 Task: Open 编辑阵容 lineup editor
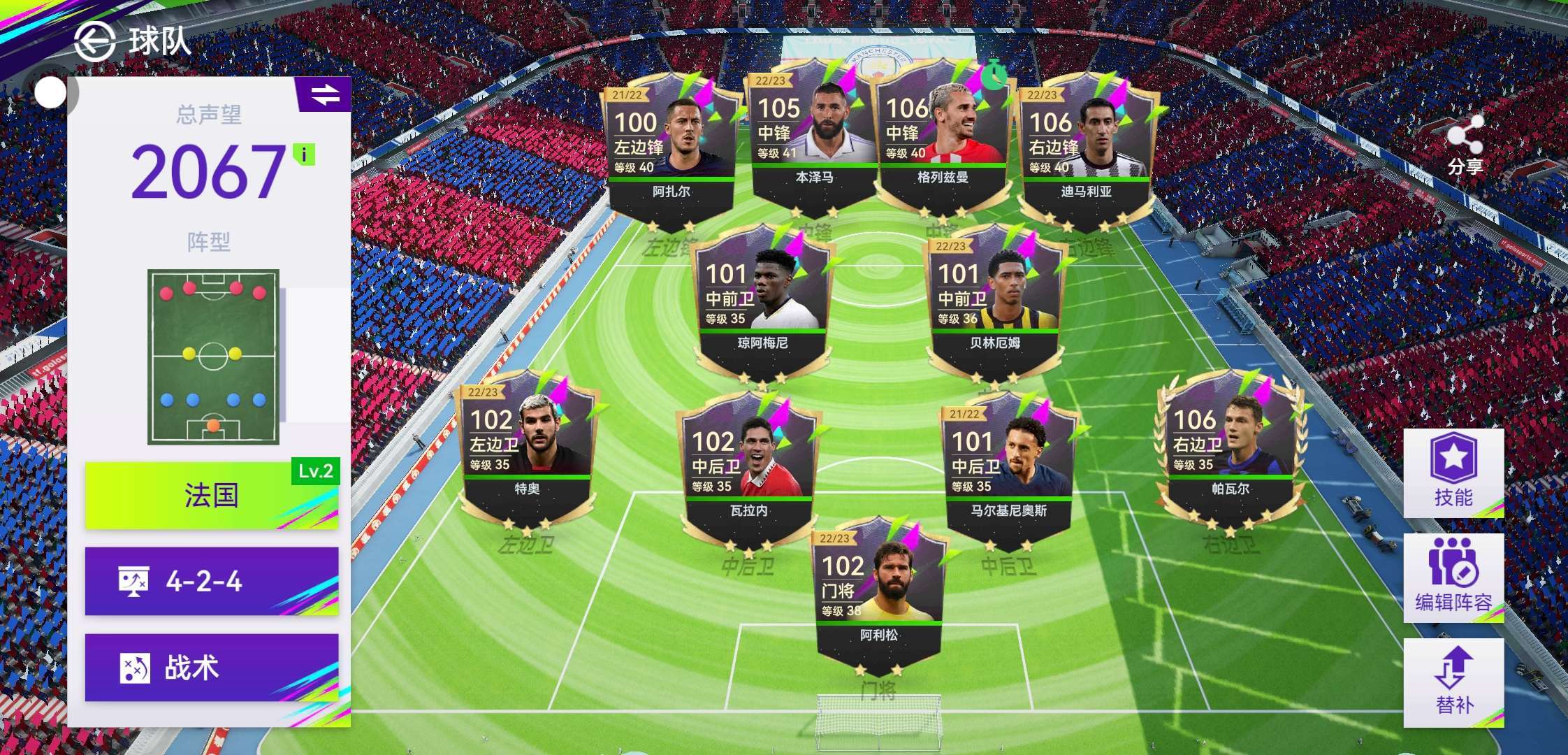[1453, 578]
